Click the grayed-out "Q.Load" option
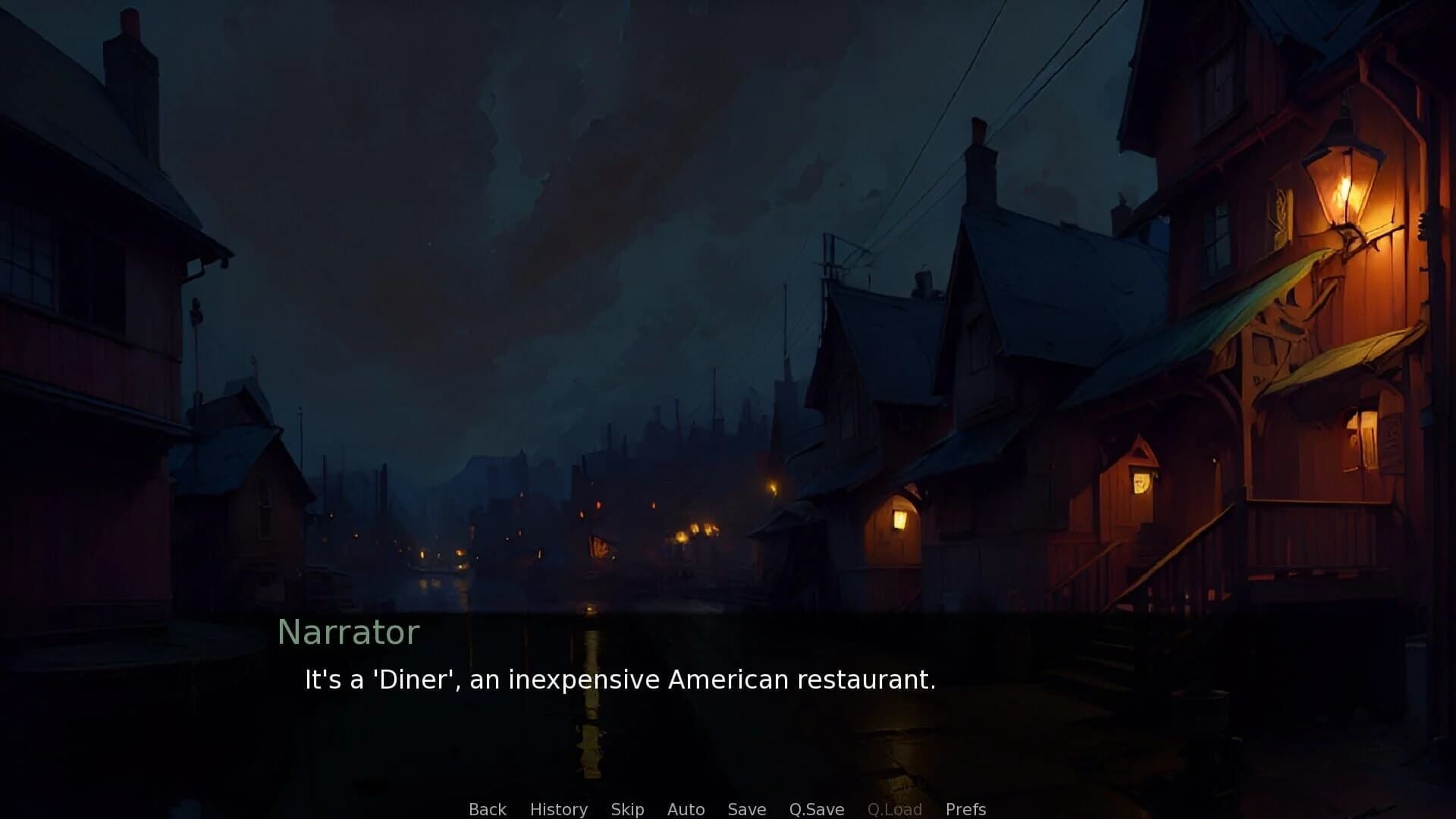 895,808
